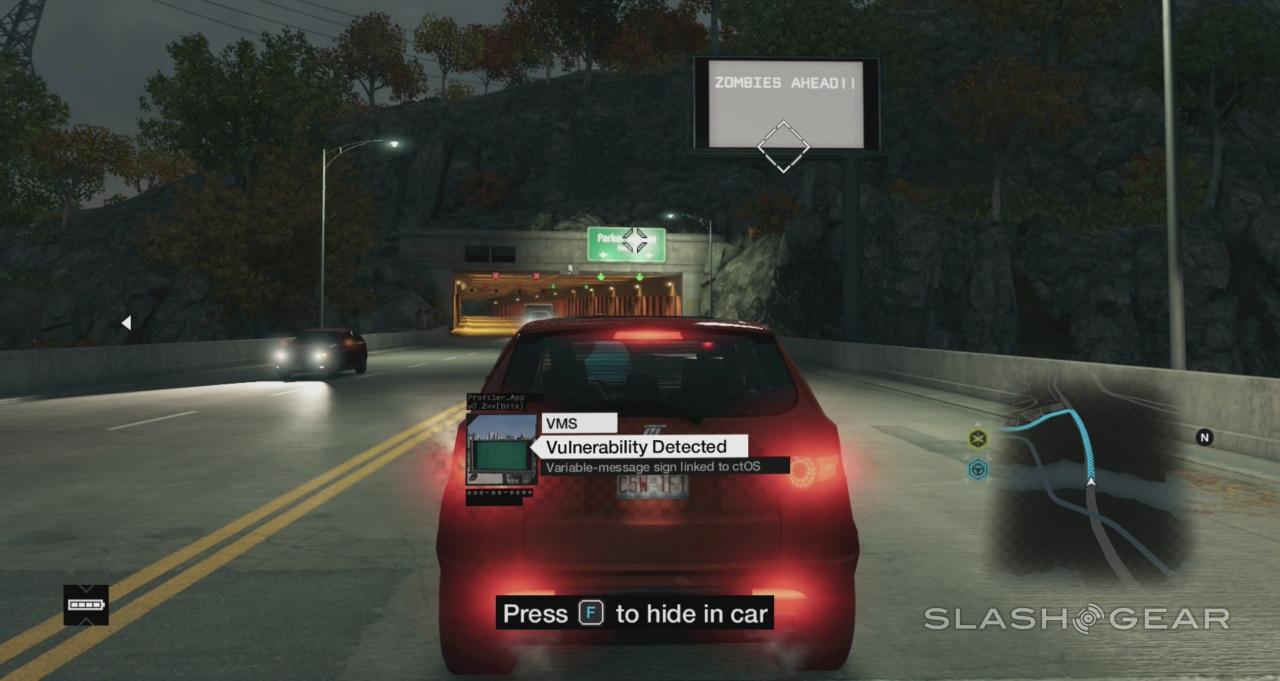Select the blue steering wheel hexagon marker
Image resolution: width=1280 pixels, height=681 pixels.
tap(978, 469)
